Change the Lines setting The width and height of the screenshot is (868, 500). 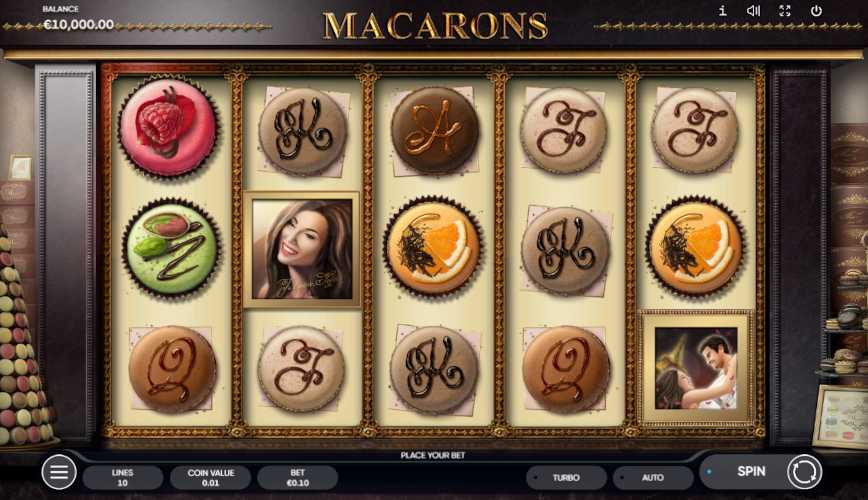(123, 477)
